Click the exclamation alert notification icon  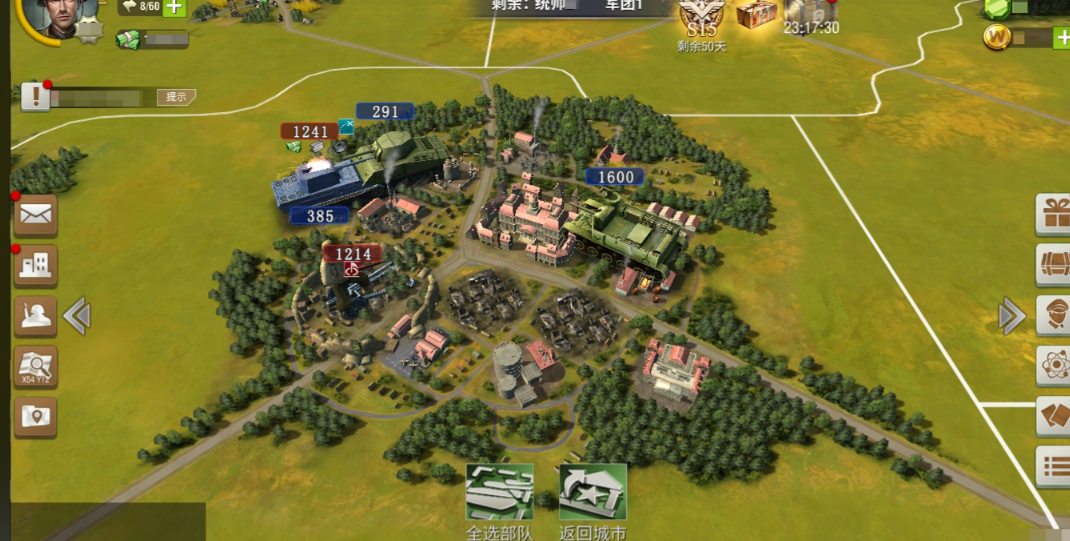coord(35,97)
